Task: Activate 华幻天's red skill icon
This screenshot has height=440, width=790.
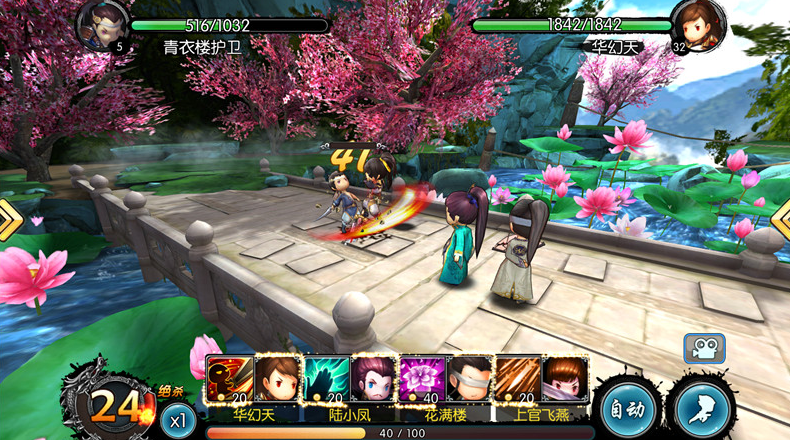Action: (228, 379)
